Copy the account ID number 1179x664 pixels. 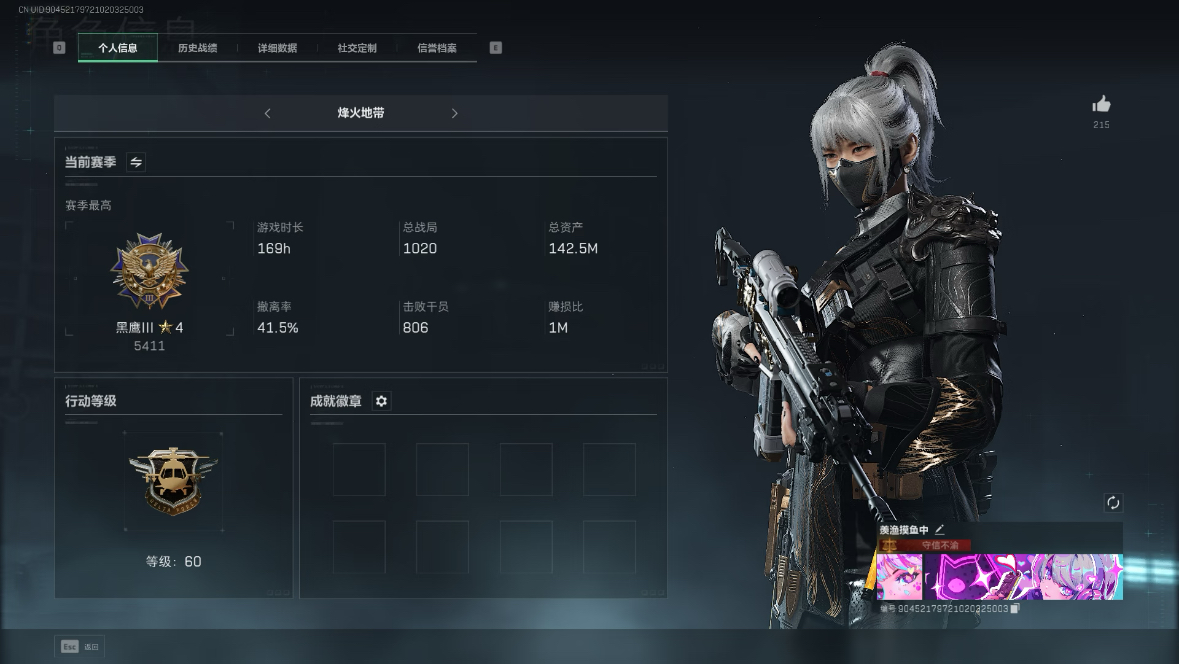(1015, 608)
